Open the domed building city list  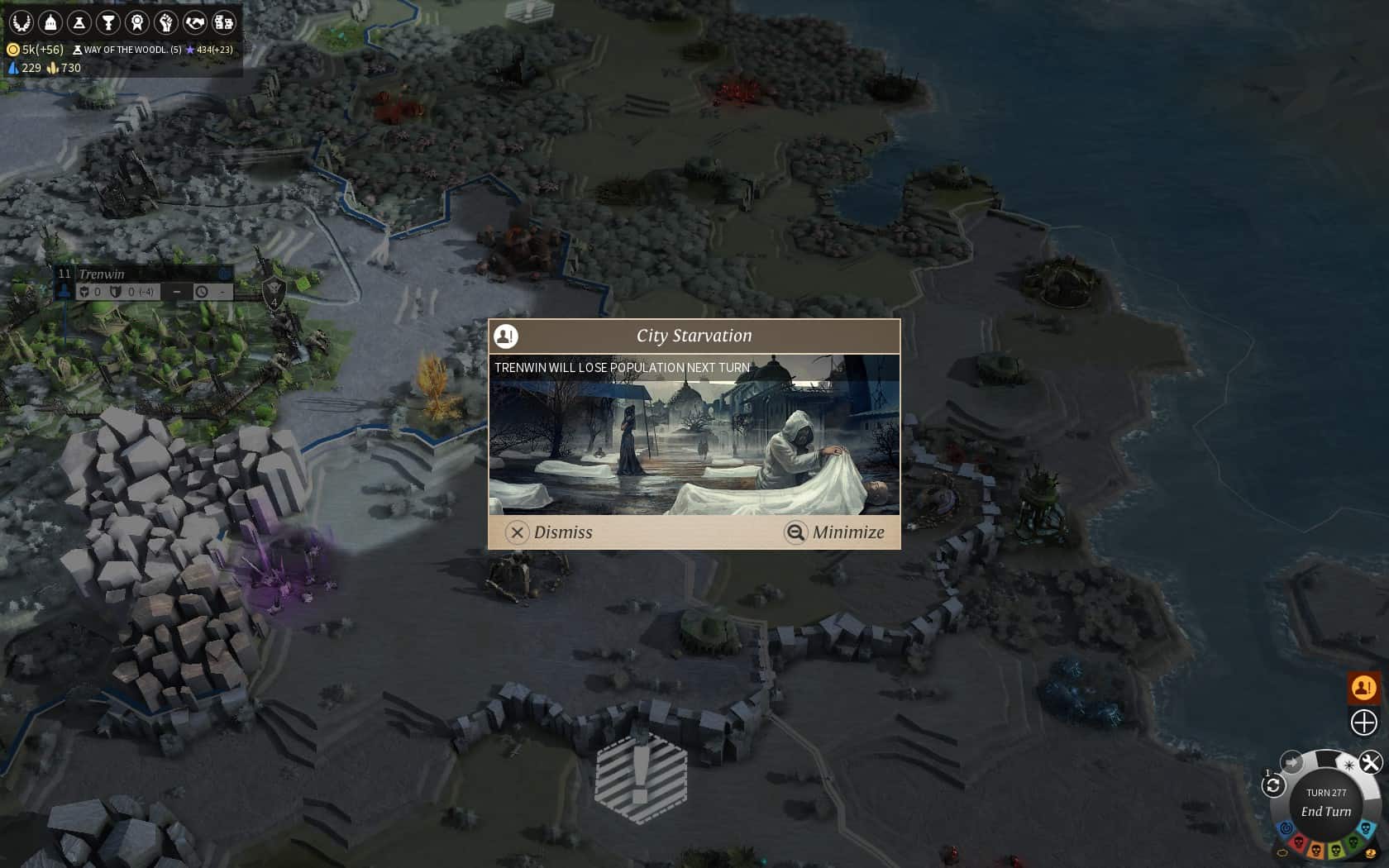click(x=50, y=22)
